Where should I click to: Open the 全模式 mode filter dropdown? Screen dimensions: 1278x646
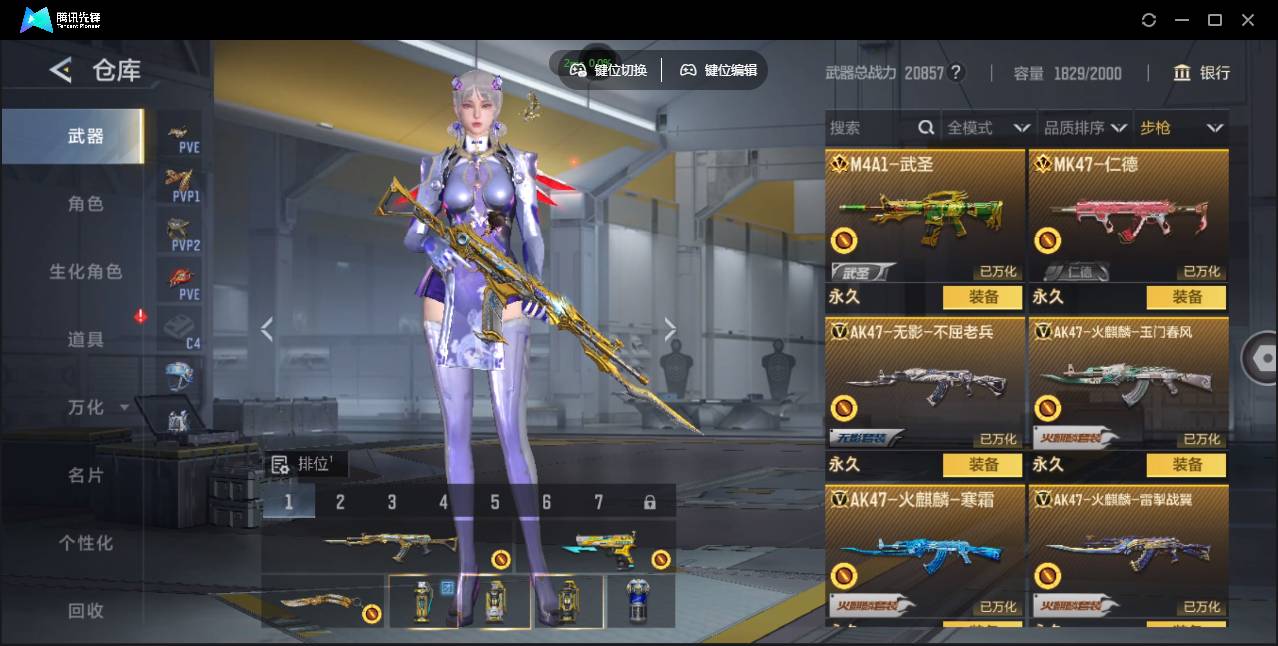pos(988,128)
